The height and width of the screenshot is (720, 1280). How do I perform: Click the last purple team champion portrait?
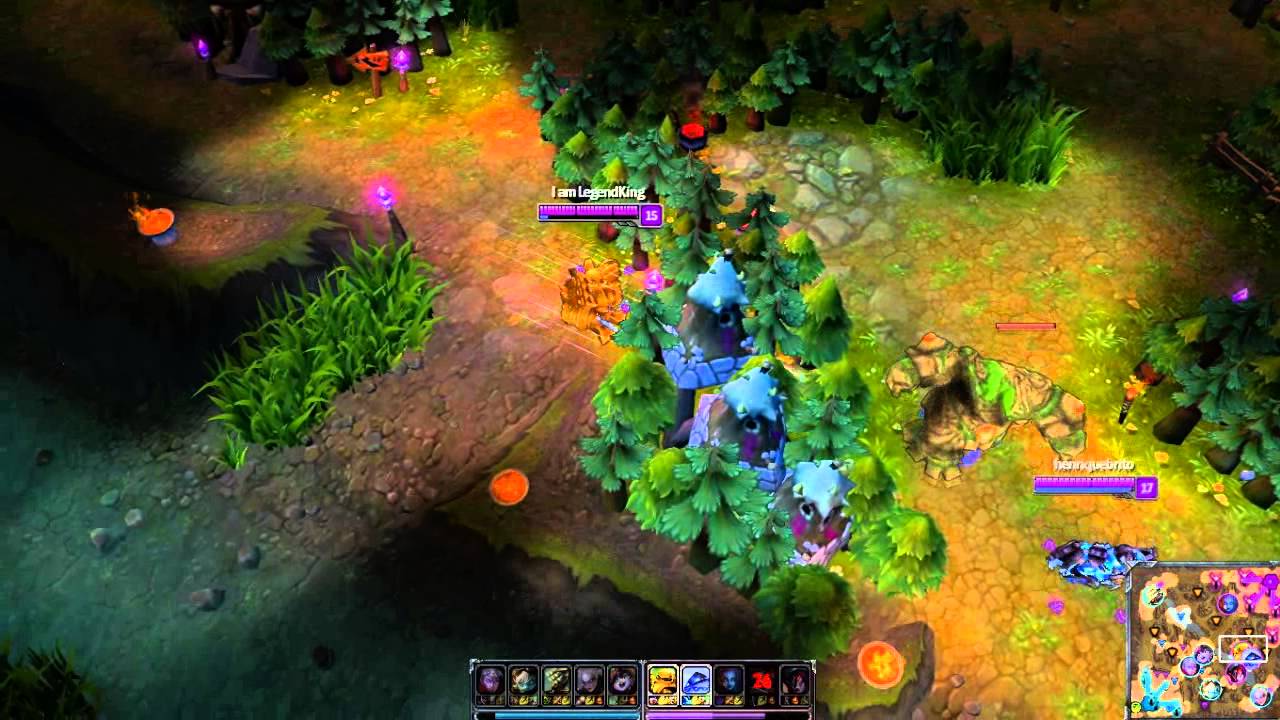[x=795, y=678]
